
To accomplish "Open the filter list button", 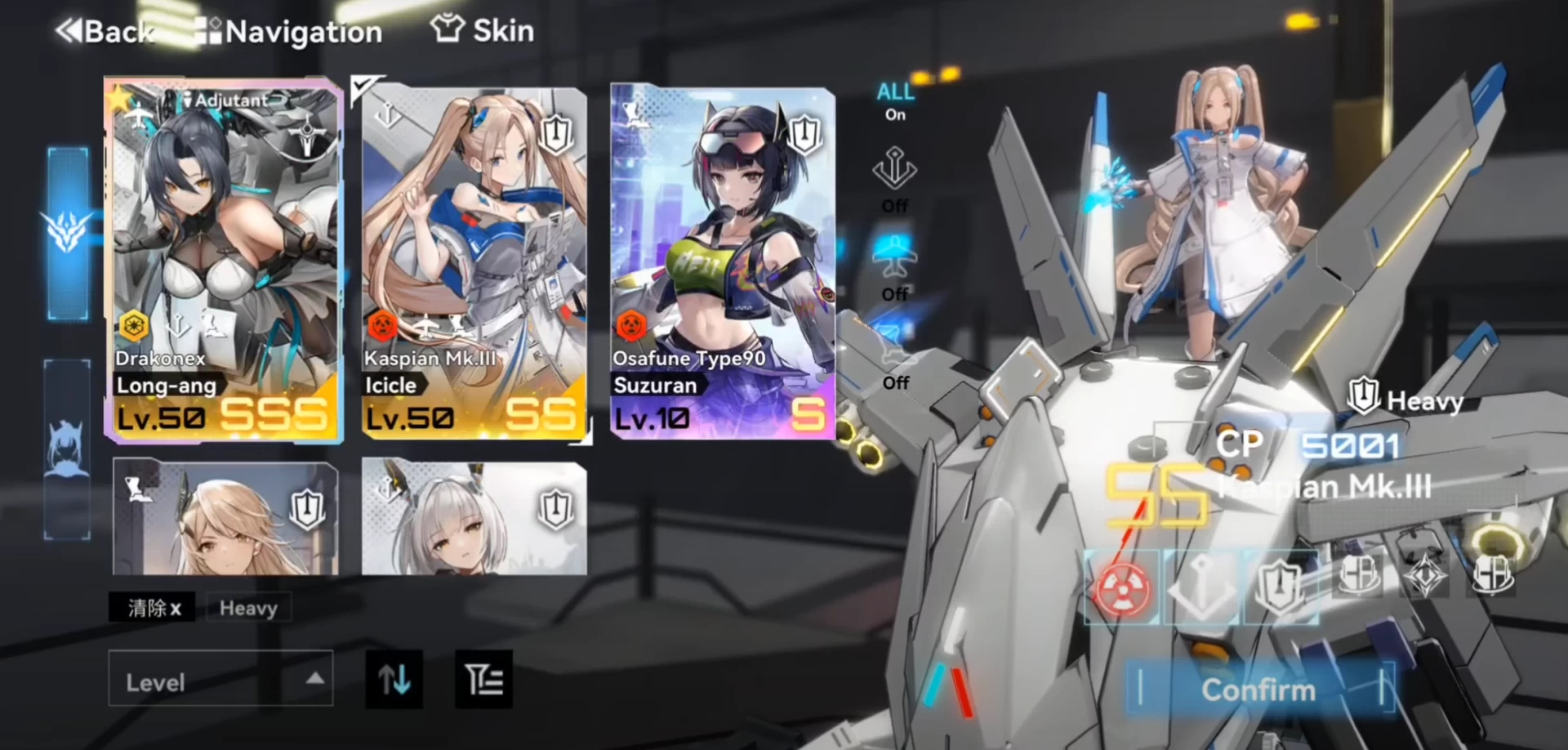I will click(483, 679).
